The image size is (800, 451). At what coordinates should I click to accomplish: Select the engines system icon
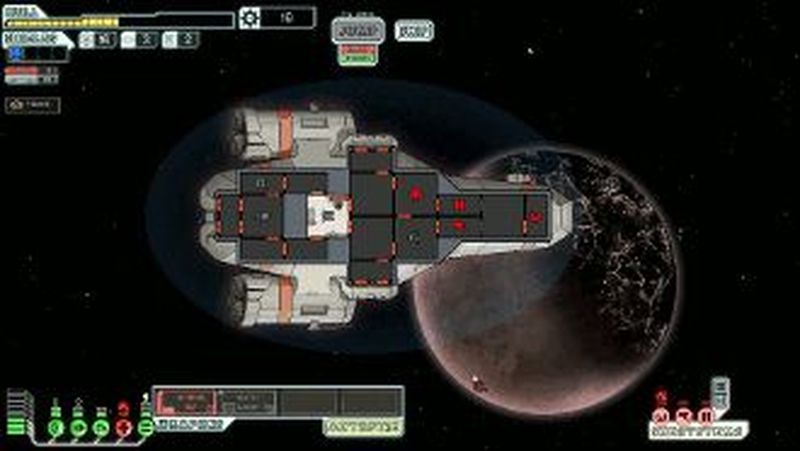(79, 428)
